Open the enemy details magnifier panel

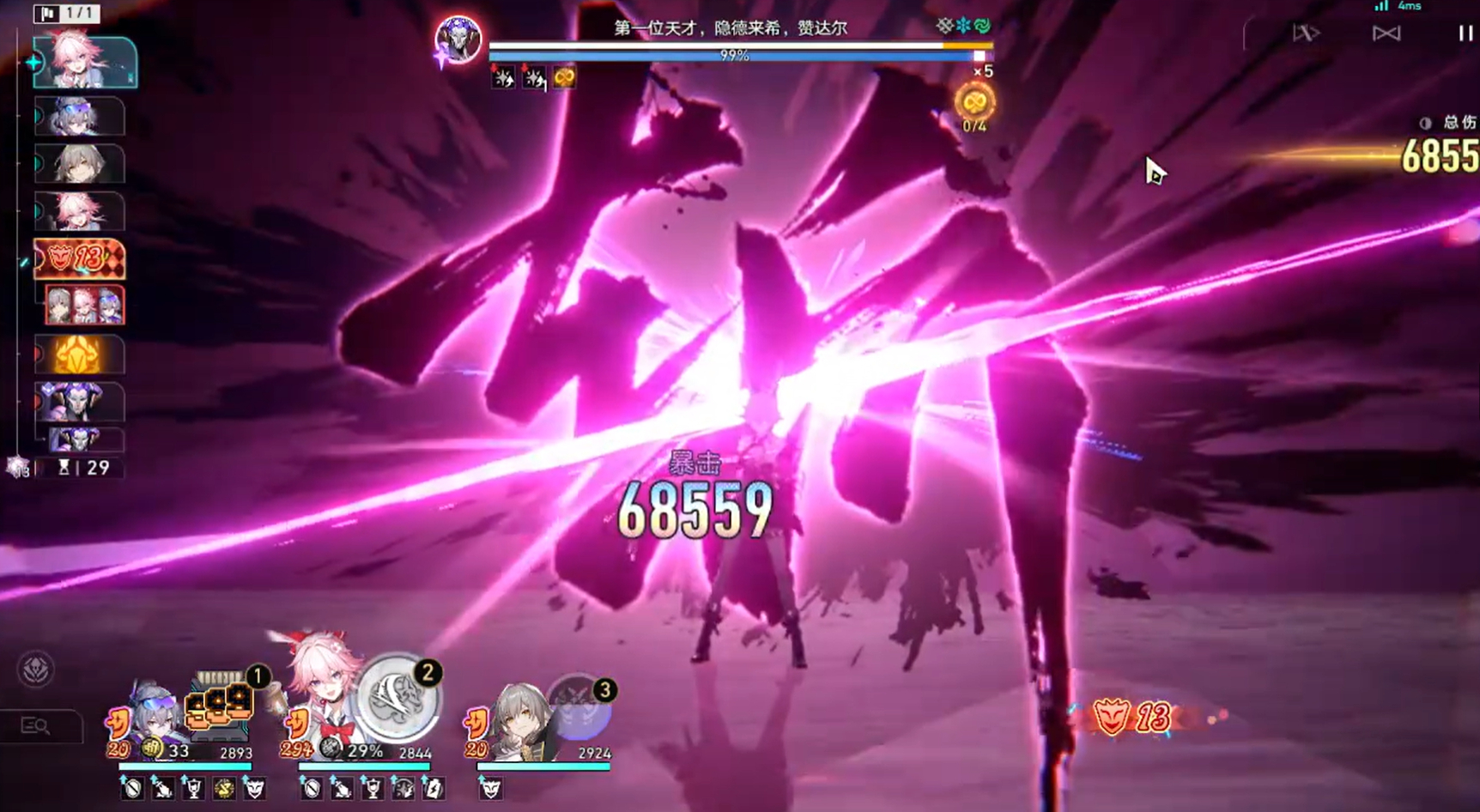click(x=36, y=726)
